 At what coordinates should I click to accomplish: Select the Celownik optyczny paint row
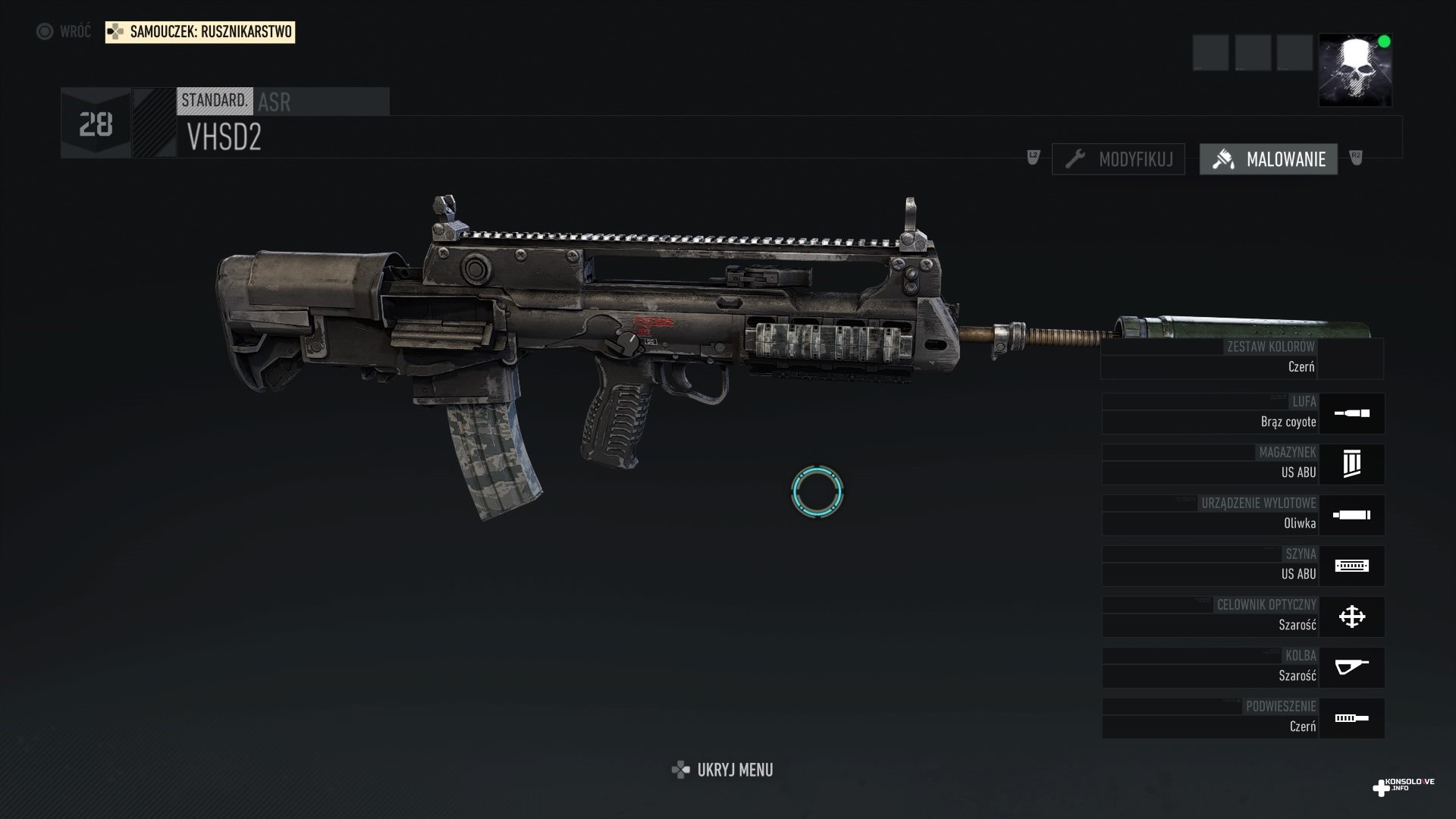point(1243,617)
